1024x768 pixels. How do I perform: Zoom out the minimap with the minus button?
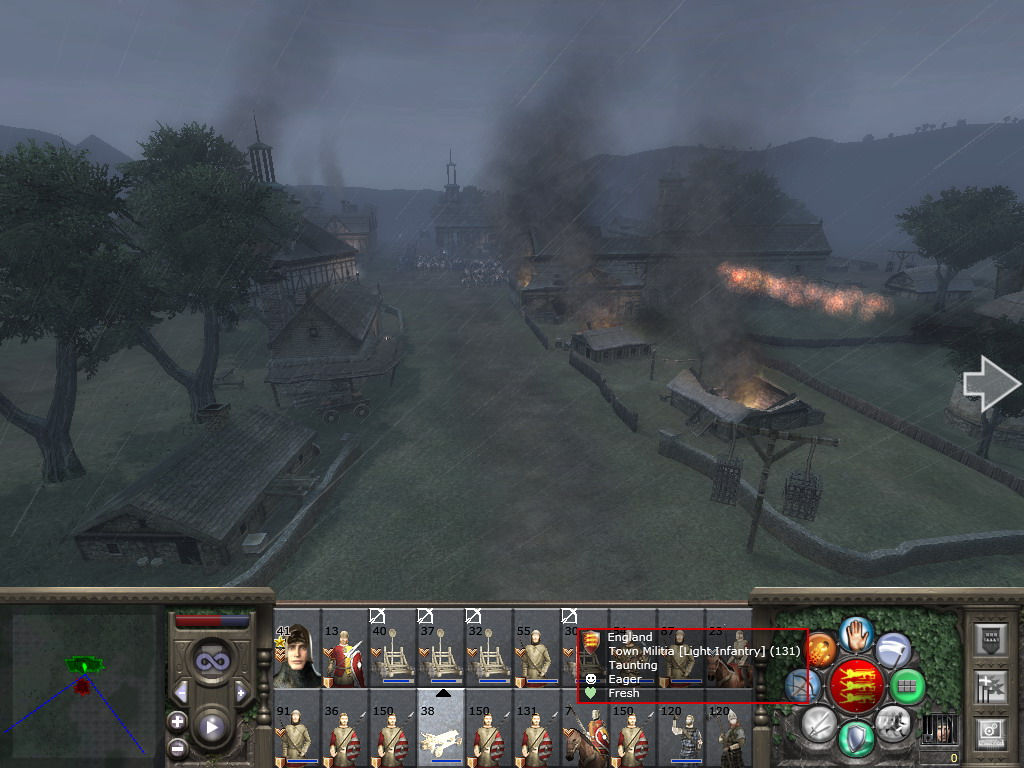click(178, 747)
